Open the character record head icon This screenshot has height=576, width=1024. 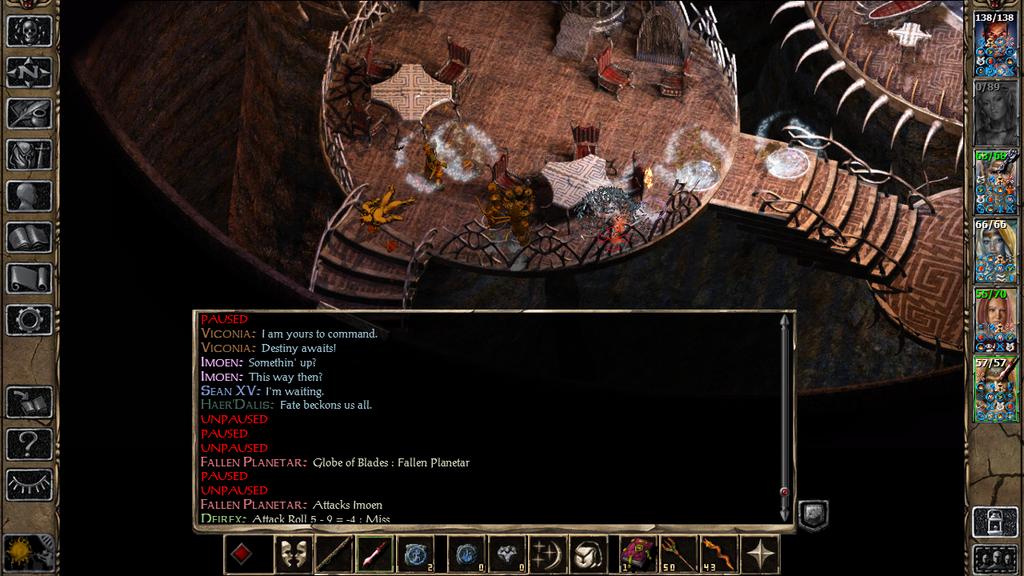point(29,196)
